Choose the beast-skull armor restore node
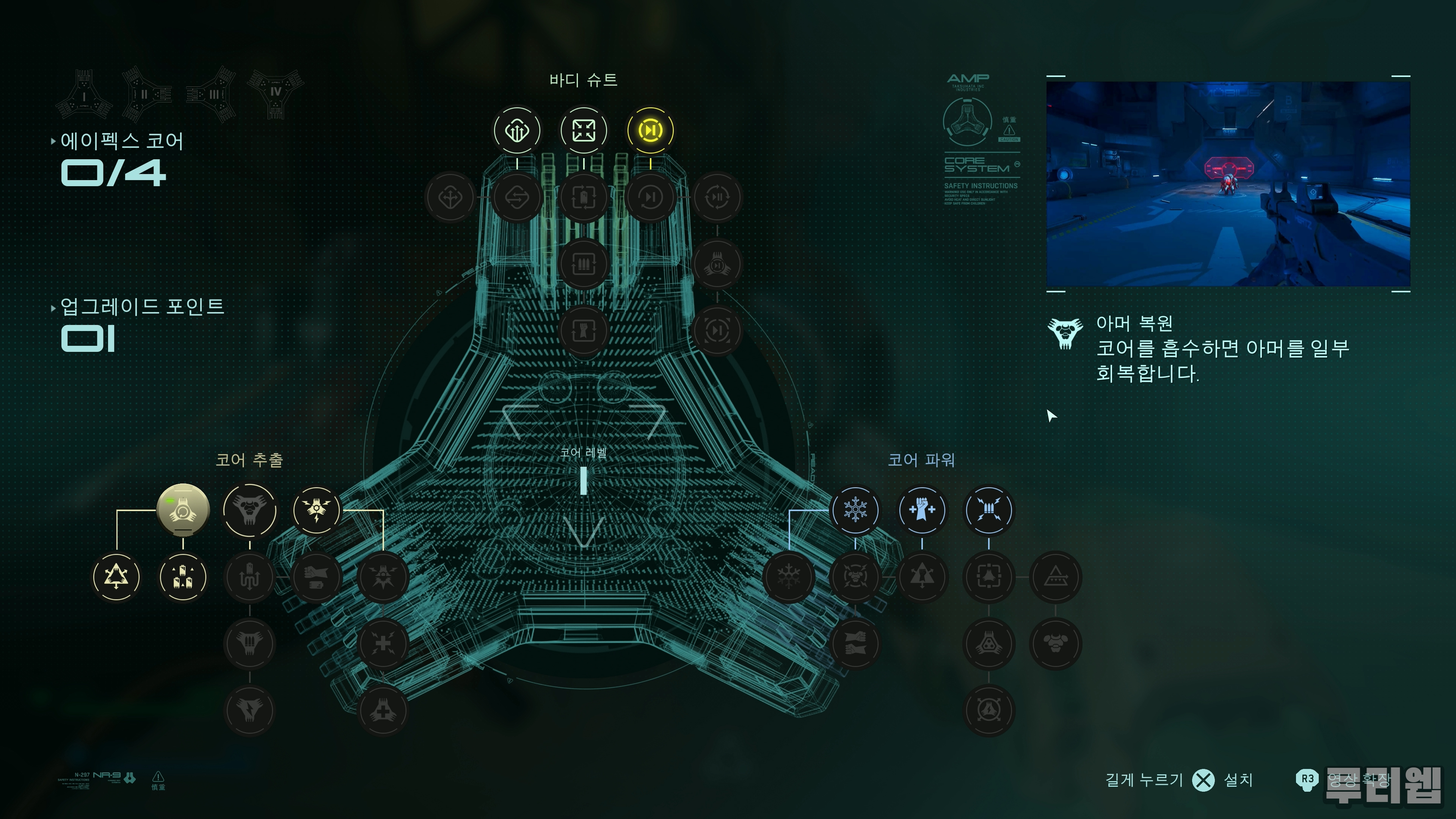1456x819 pixels. [x=249, y=510]
